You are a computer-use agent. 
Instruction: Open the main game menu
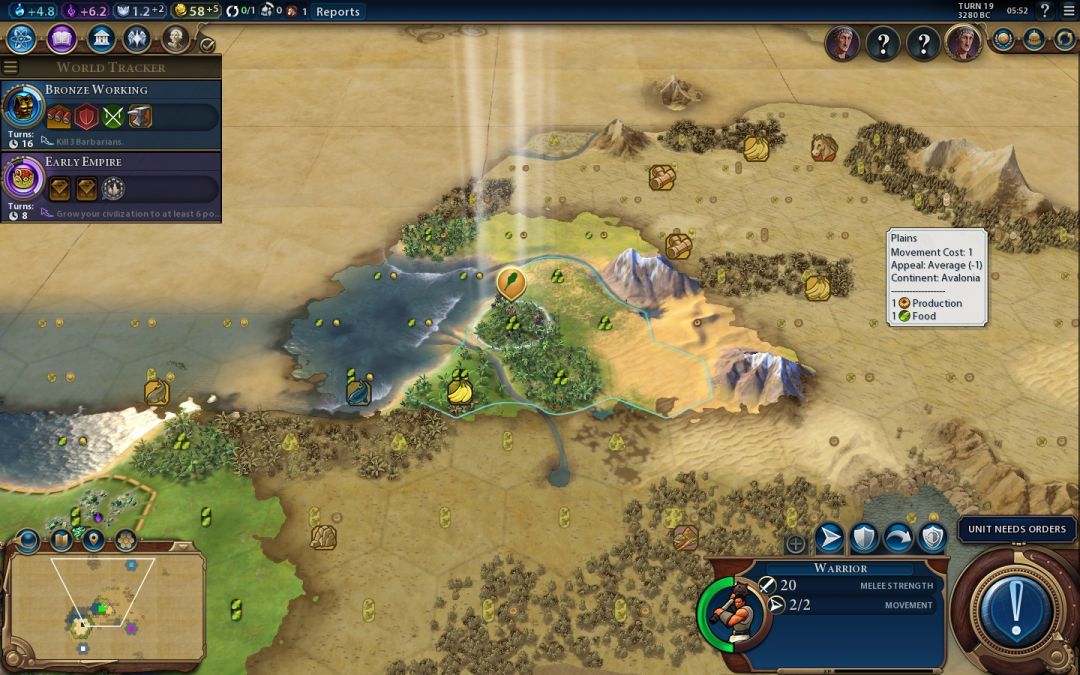pyautogui.click(x=1067, y=11)
